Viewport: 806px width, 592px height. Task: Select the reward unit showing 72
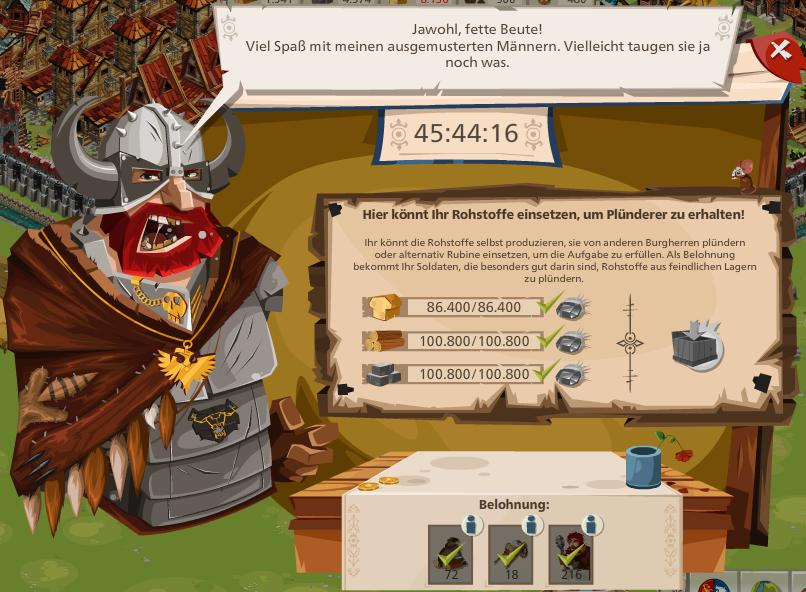point(450,554)
